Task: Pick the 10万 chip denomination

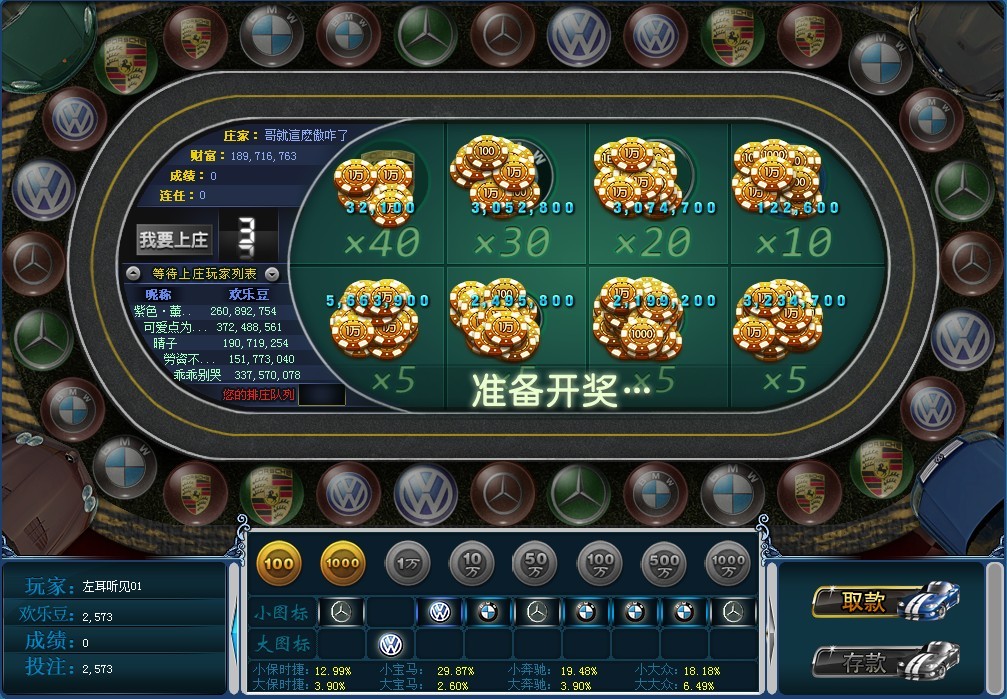Action: point(471,564)
